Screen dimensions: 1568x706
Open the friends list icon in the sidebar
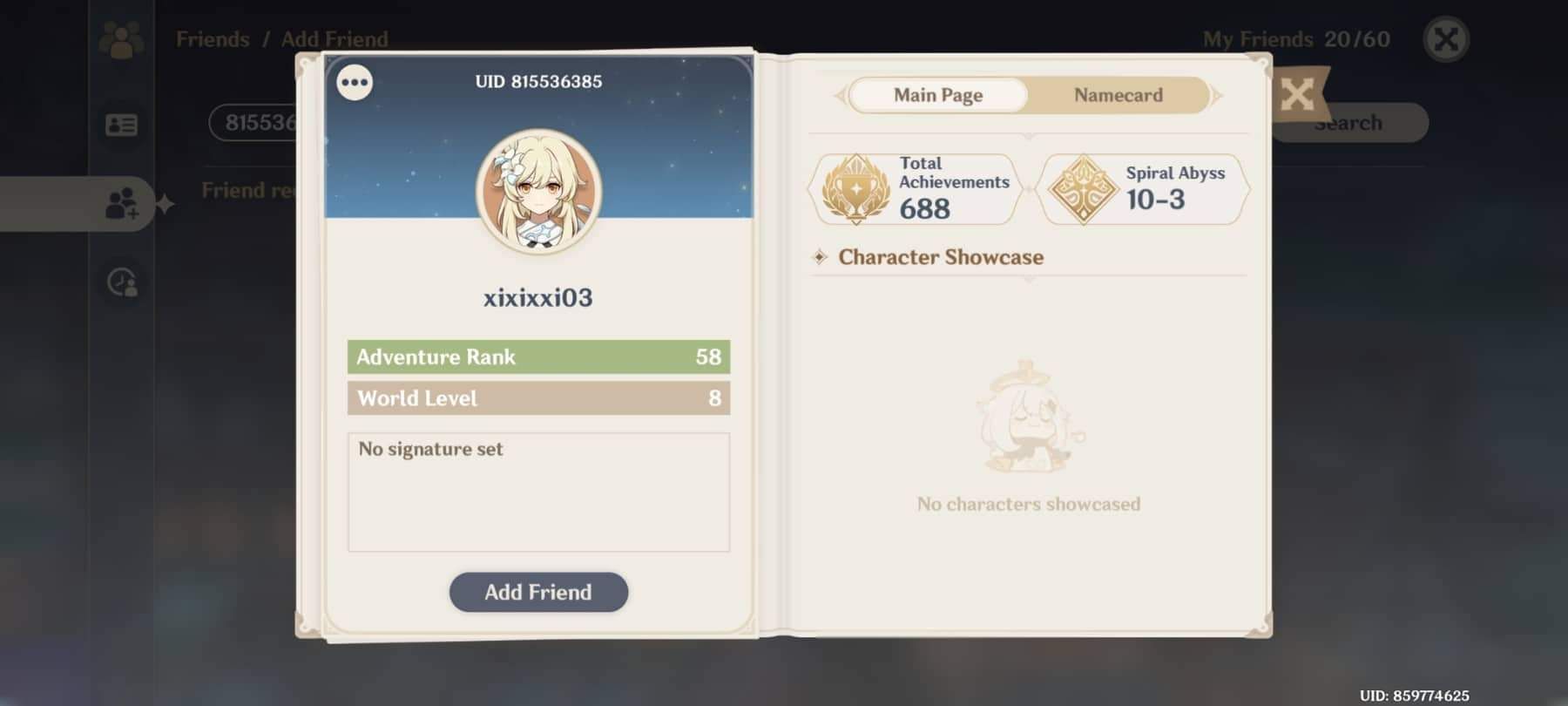122,39
